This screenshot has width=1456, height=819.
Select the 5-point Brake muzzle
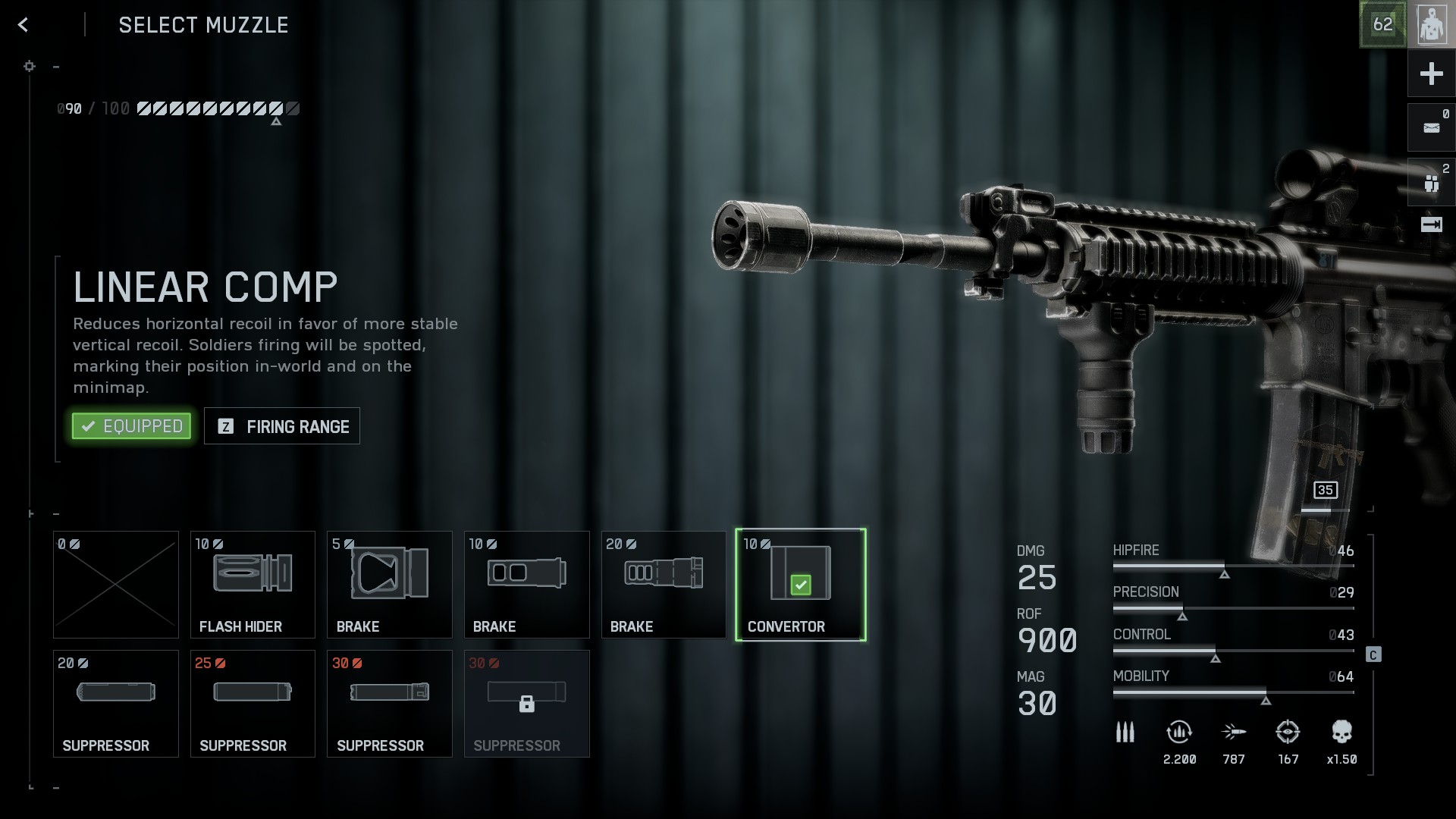tap(390, 585)
